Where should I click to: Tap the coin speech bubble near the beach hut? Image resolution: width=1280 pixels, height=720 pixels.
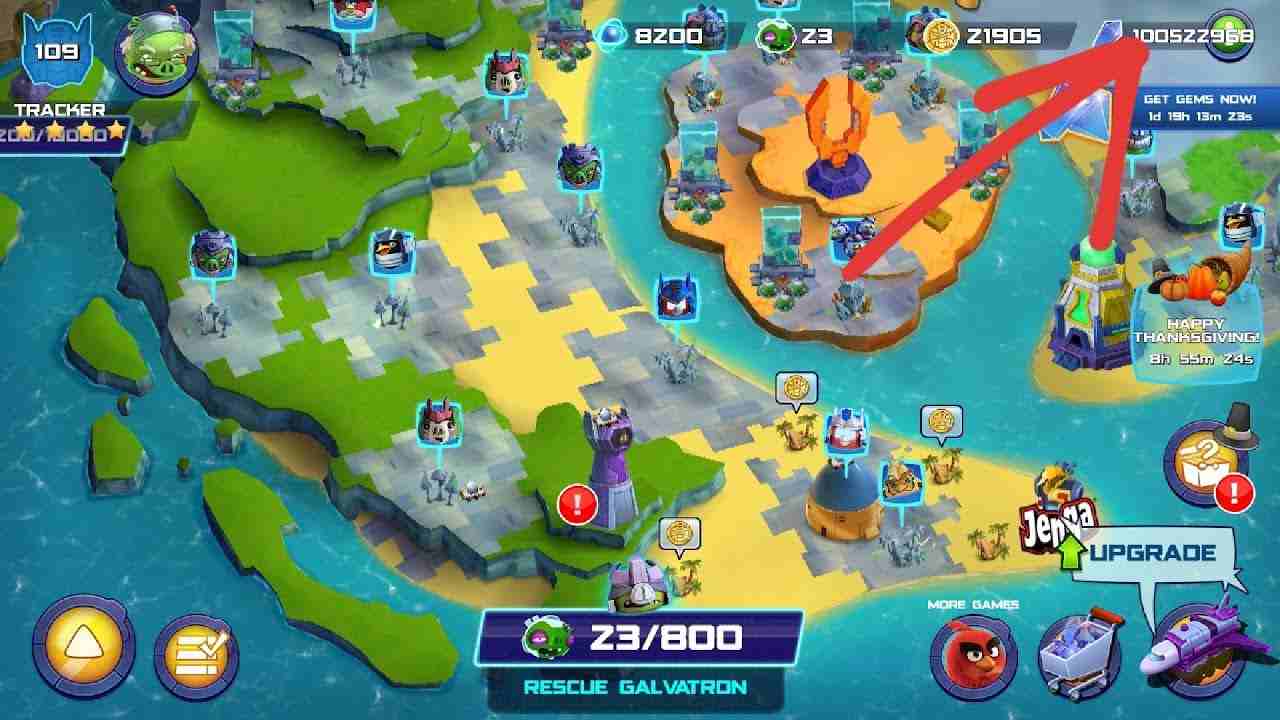pyautogui.click(x=940, y=420)
